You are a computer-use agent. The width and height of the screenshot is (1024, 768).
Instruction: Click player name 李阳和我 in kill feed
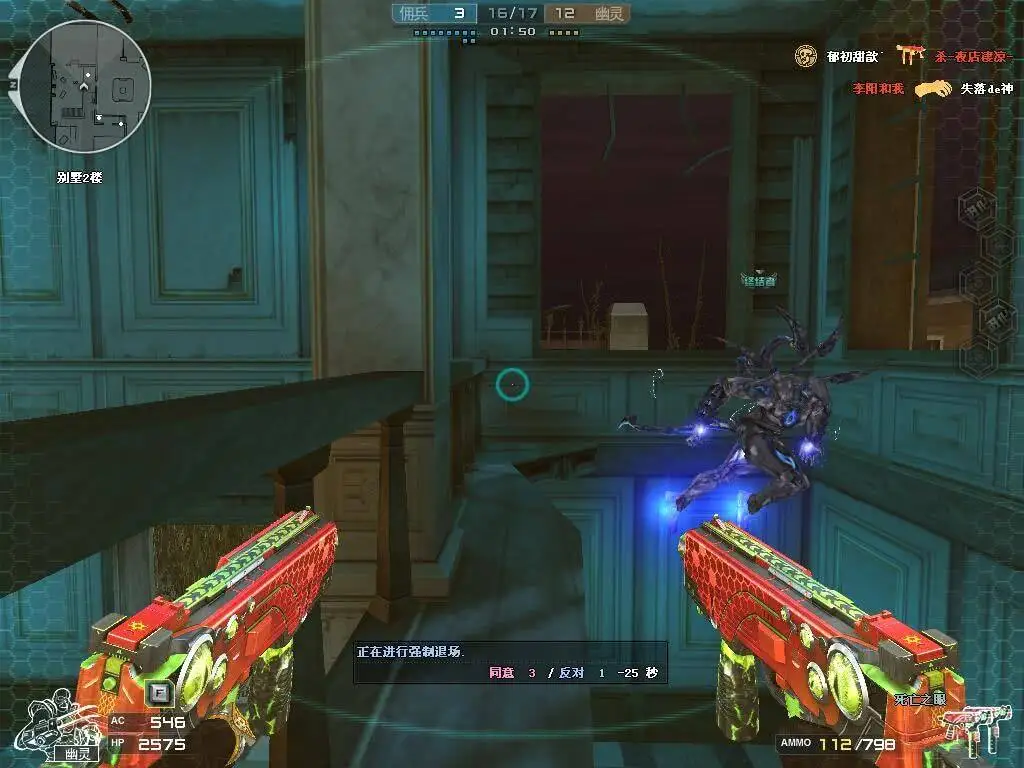point(877,89)
